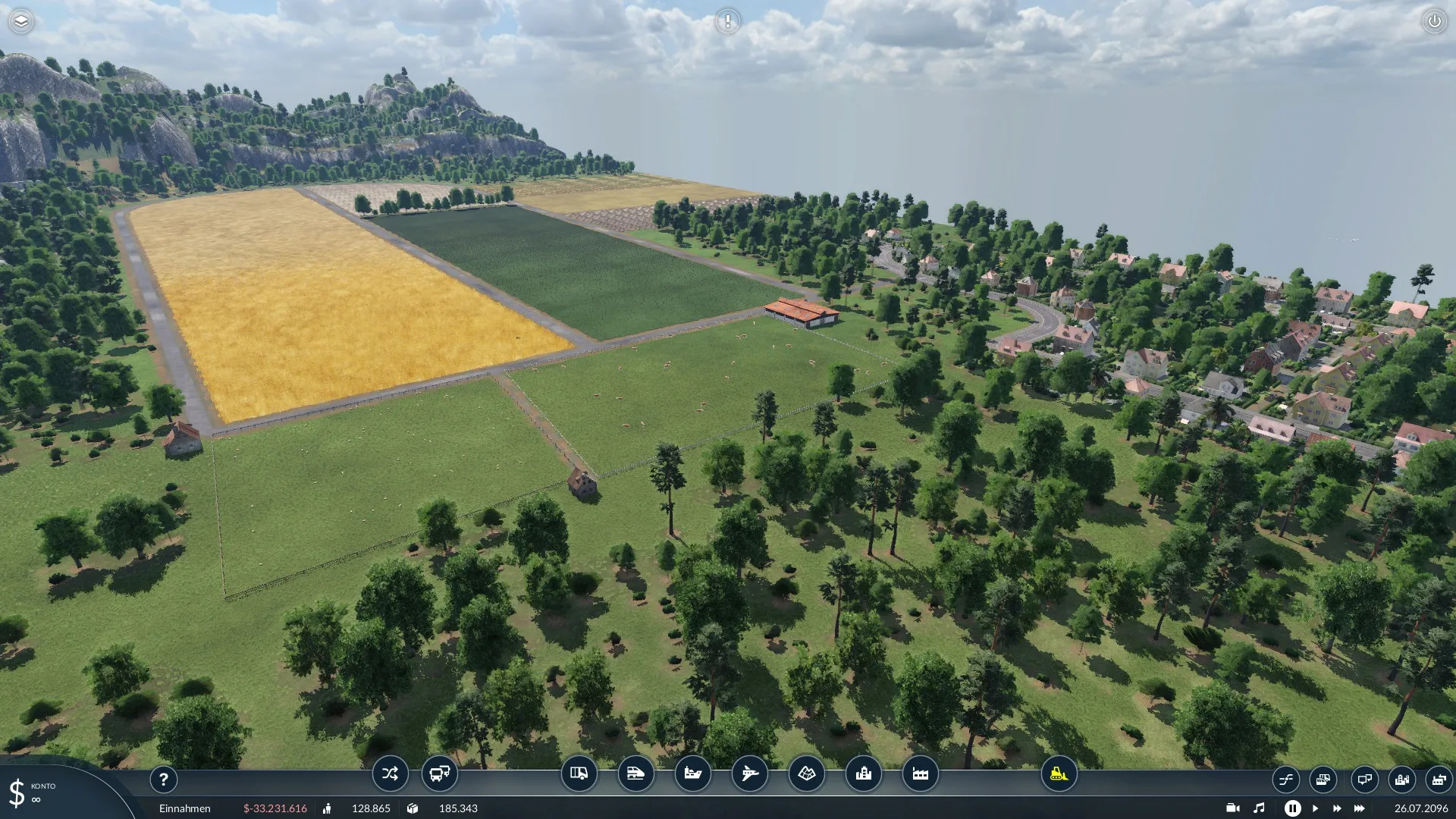Open the camera tool
This screenshot has height=819, width=1456.
[1233, 808]
